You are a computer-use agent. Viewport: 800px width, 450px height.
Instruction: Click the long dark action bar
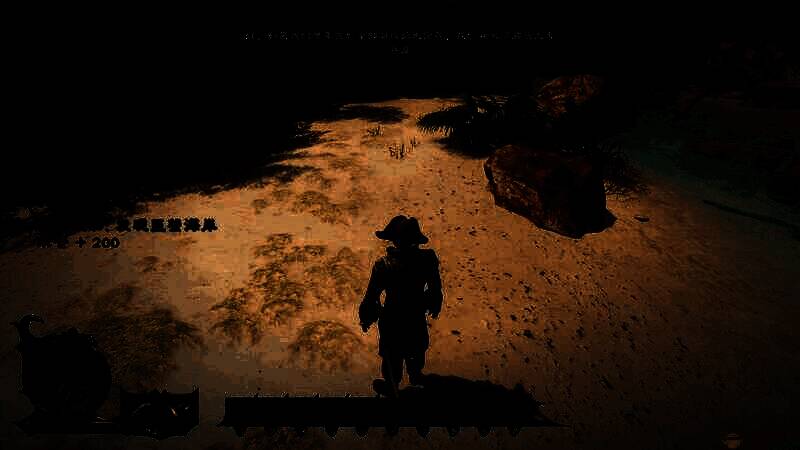point(380,412)
